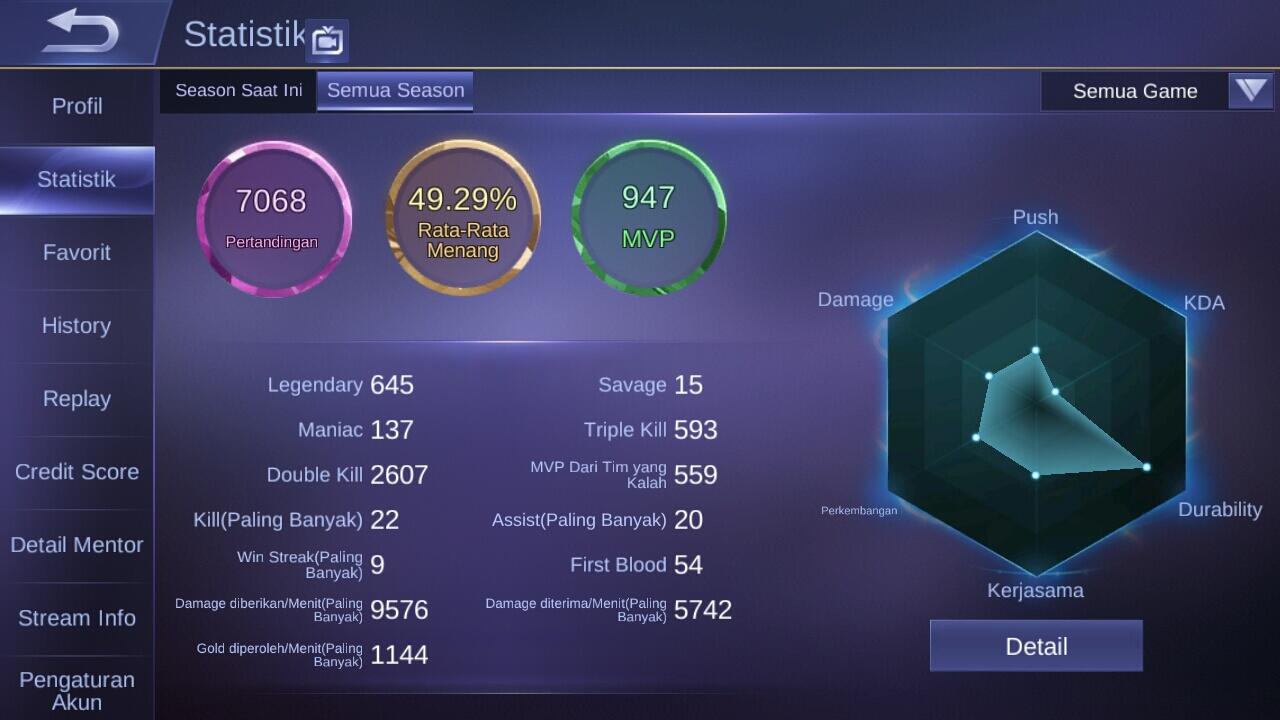This screenshot has height=720, width=1280.
Task: Go back using the arrow button
Action: [80, 32]
